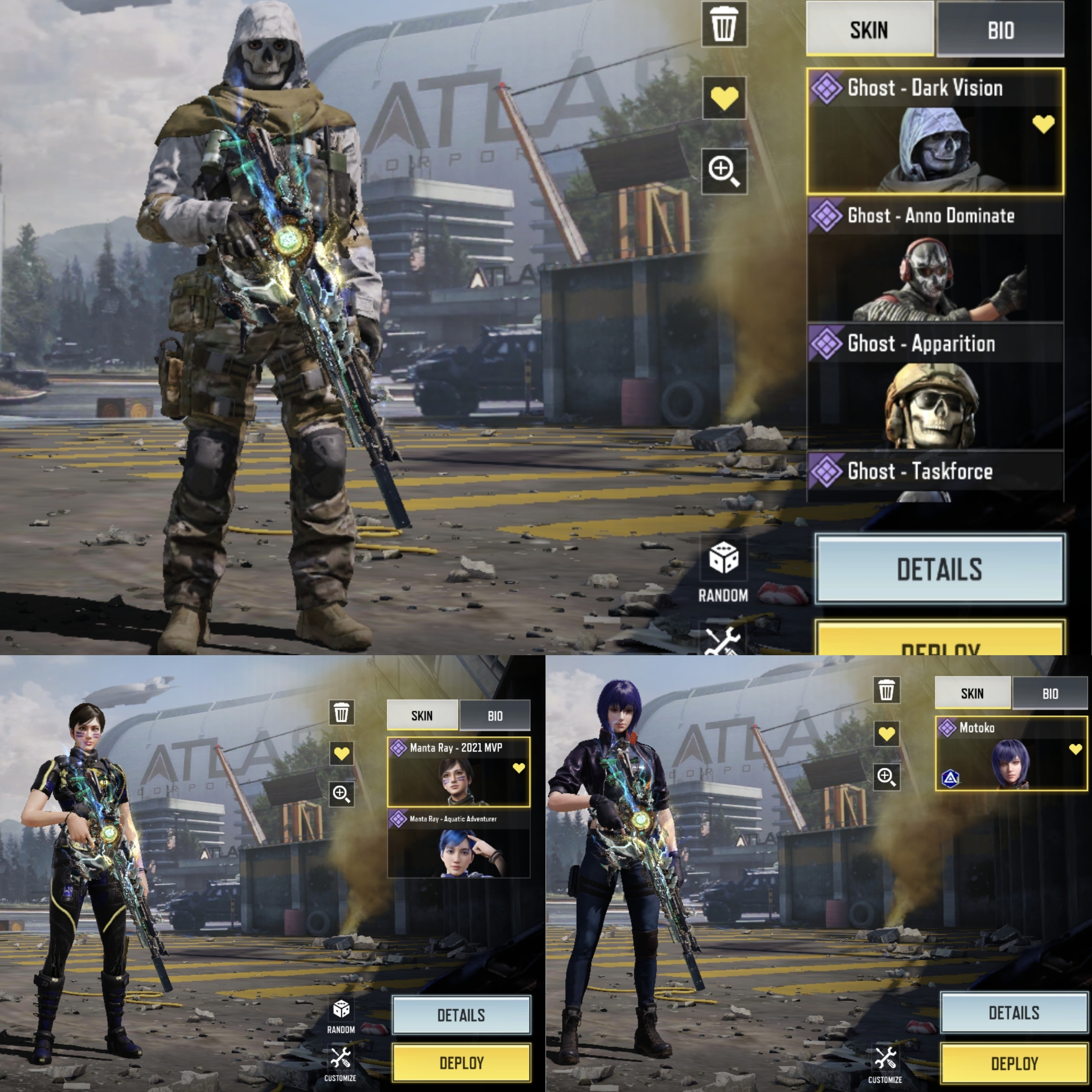This screenshot has height=1092, width=1092.
Task: Click the magnifier zoom icon beside Manta Ray
Action: [341, 794]
